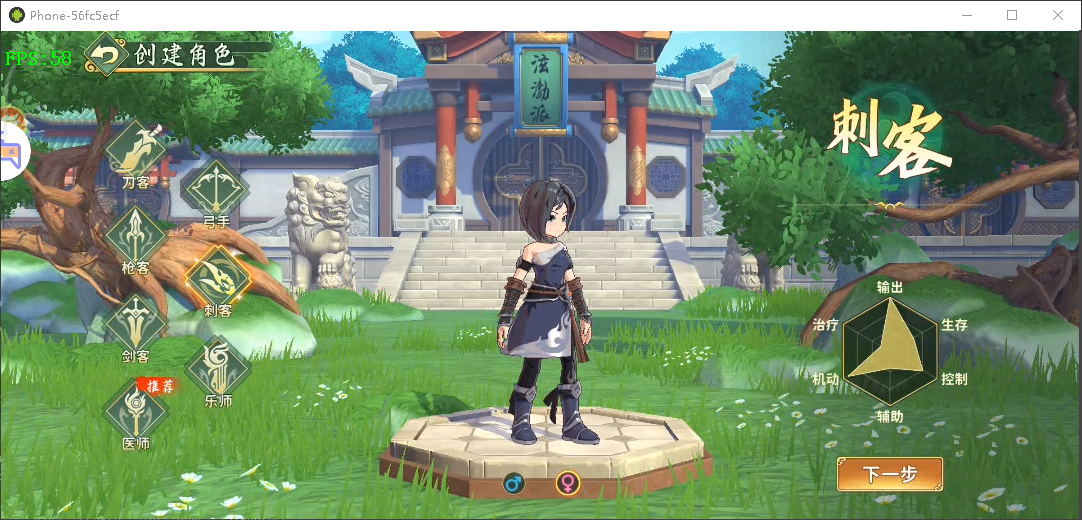
Task: Close the emulator window
Action: coord(1058,15)
